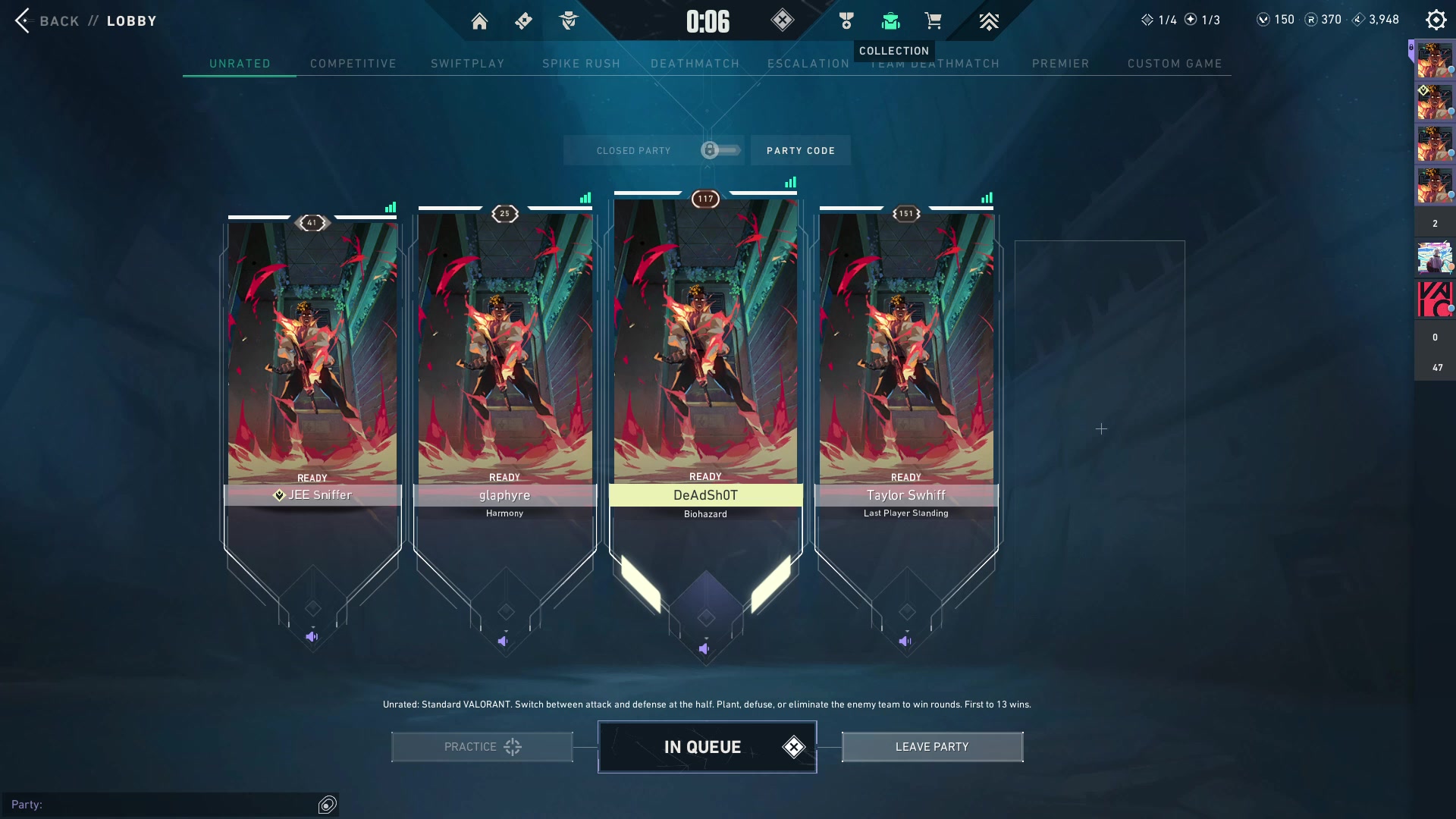Open the home screen icon

click(479, 21)
